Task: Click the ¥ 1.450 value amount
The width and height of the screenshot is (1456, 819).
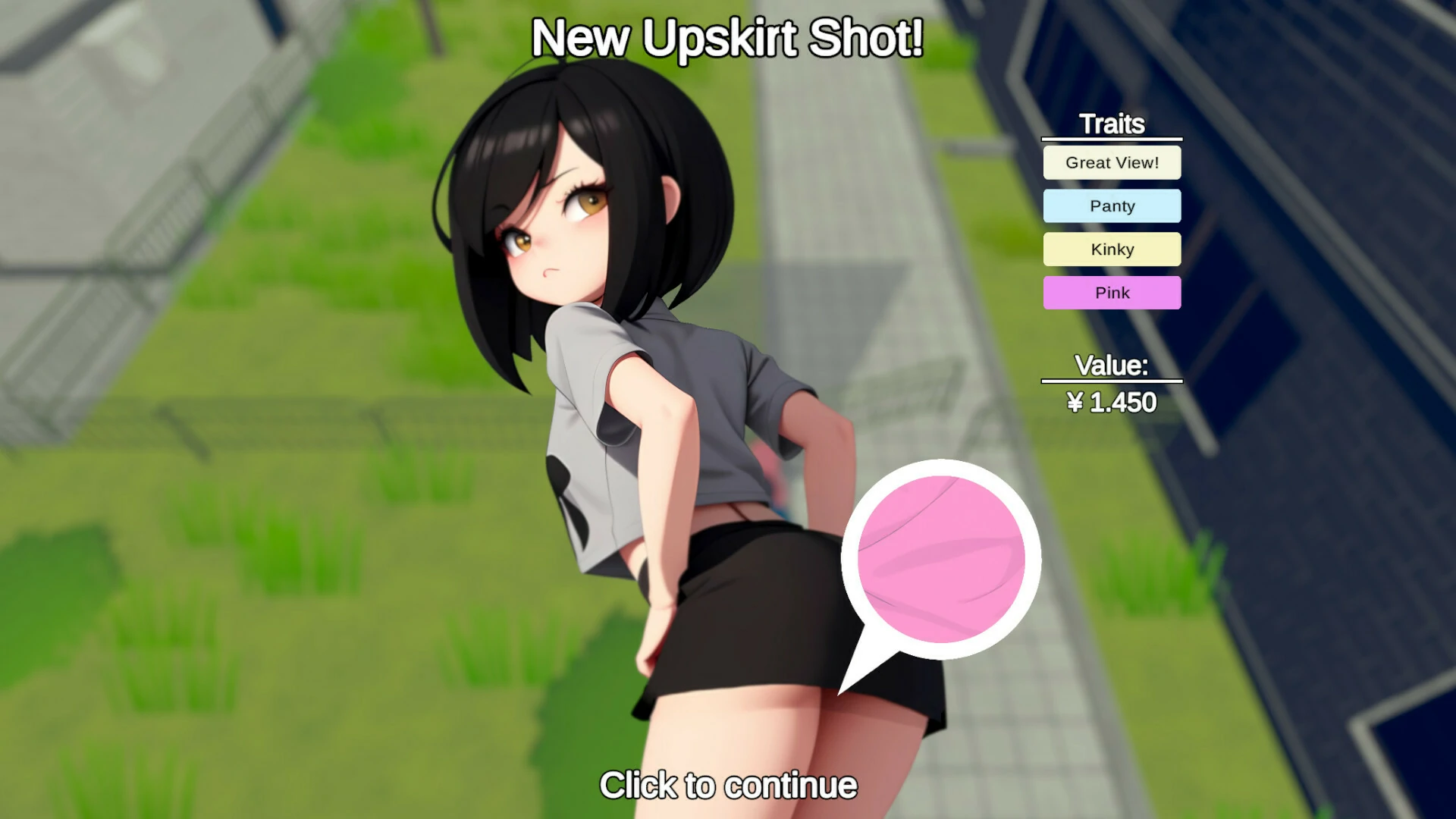Action: coord(1109,403)
